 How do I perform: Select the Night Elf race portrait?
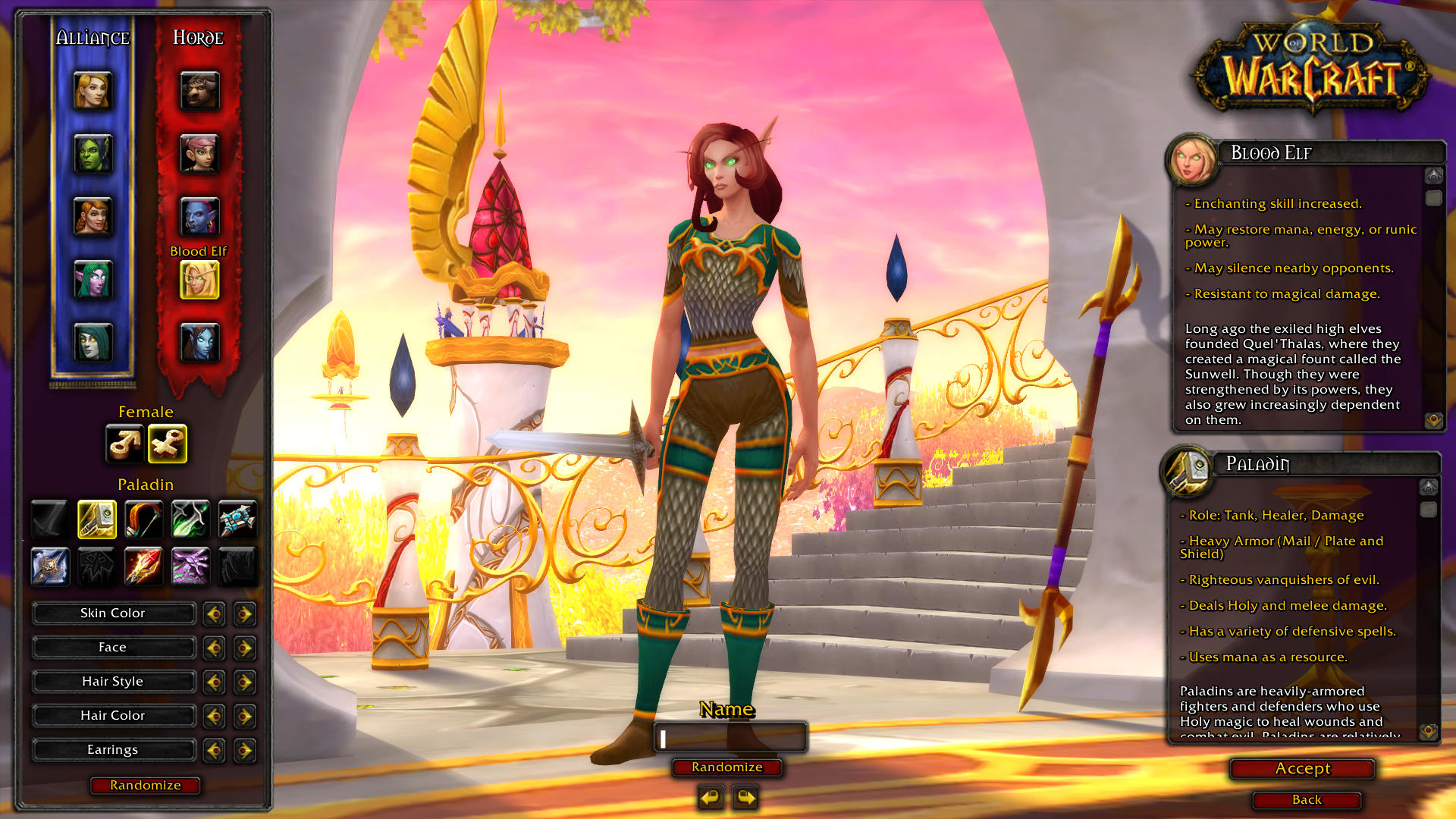(93, 278)
